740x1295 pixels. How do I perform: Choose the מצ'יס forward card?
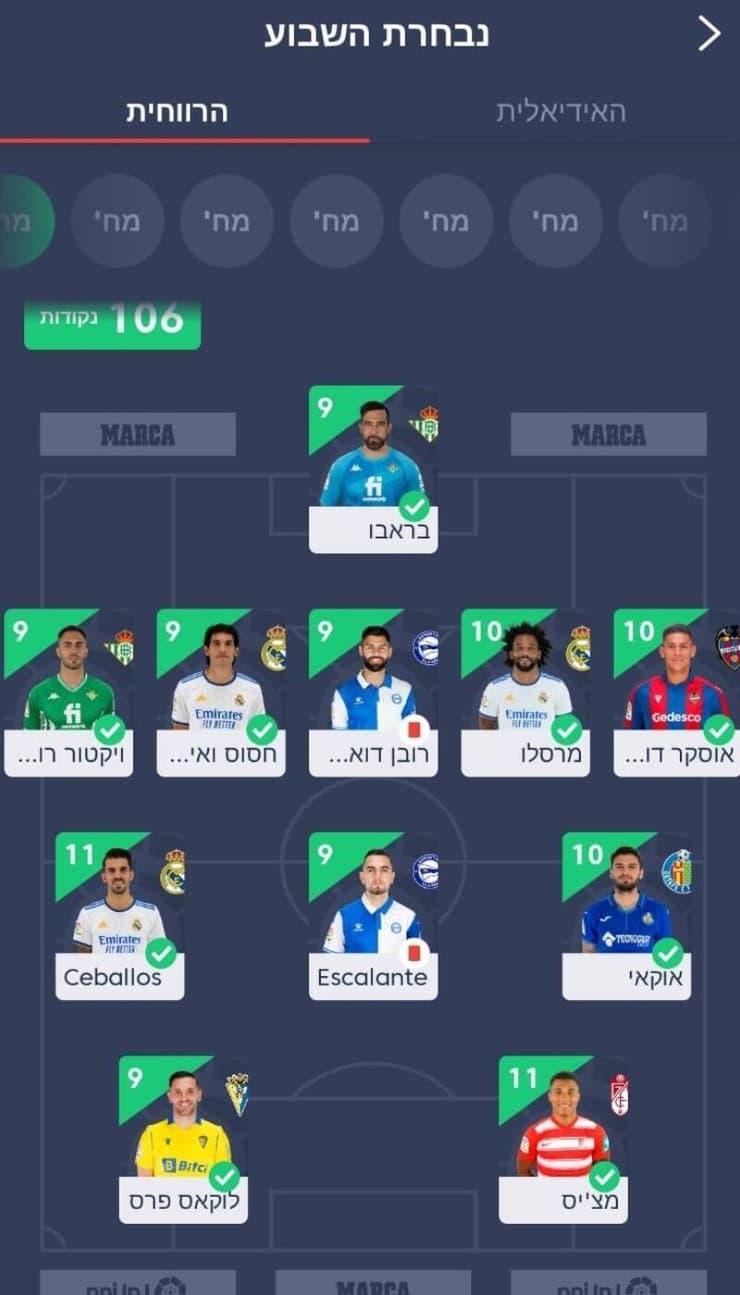coord(563,1139)
